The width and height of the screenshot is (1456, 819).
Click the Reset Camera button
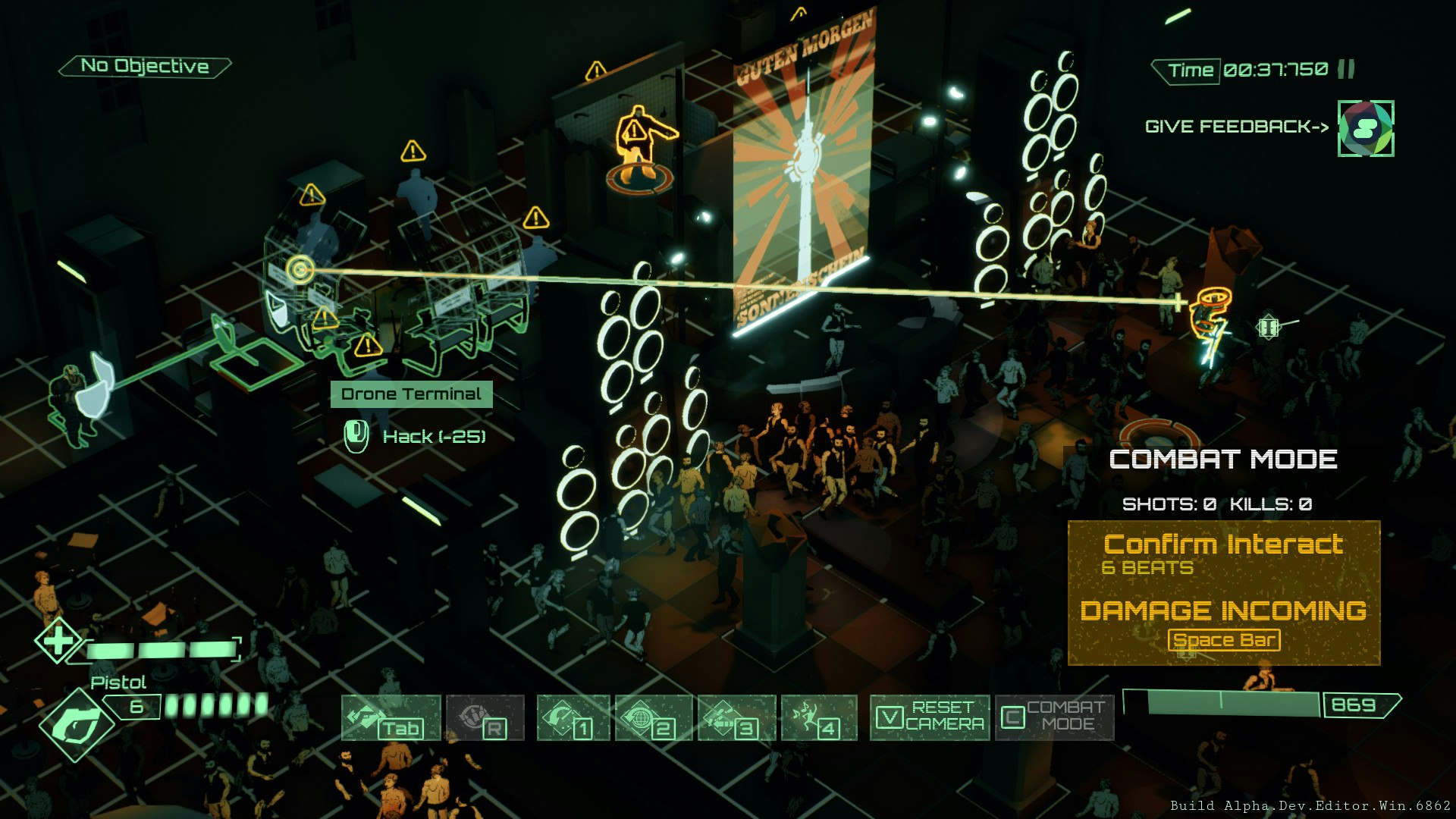click(x=930, y=717)
